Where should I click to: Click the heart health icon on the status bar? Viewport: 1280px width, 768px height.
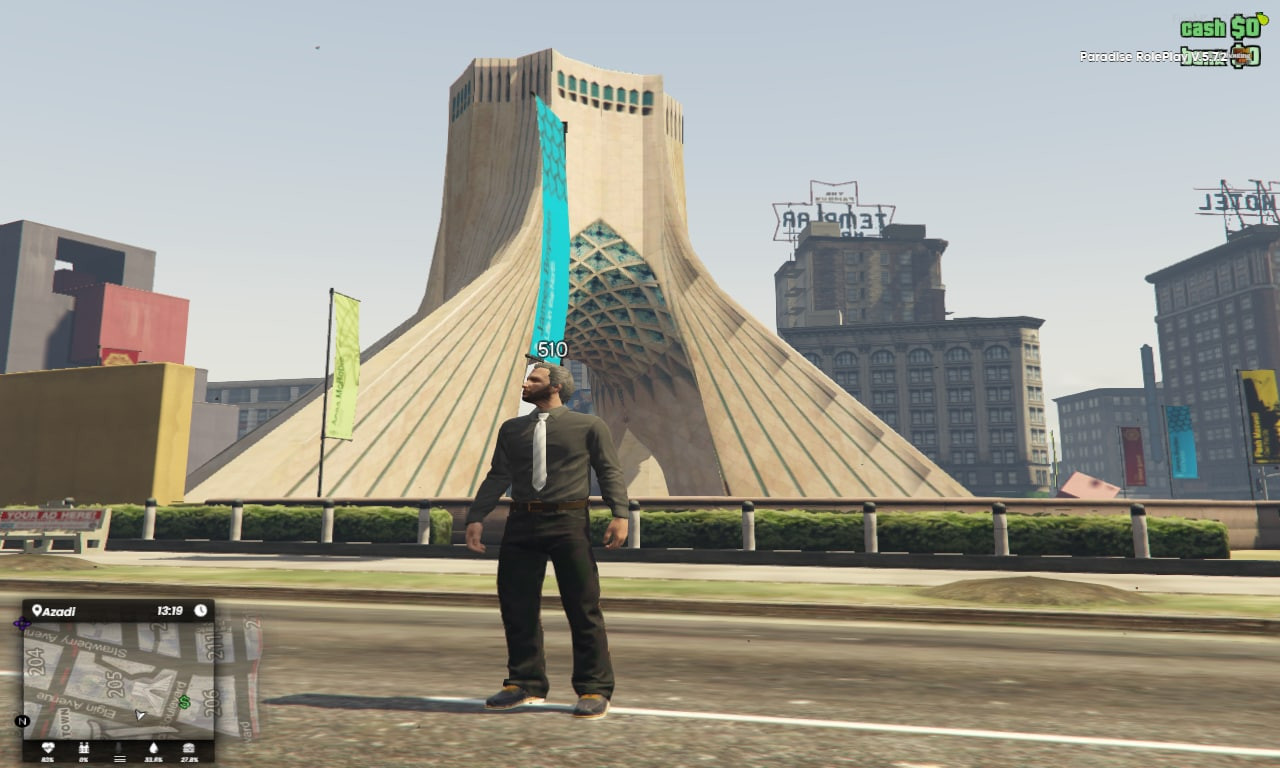(x=48, y=747)
